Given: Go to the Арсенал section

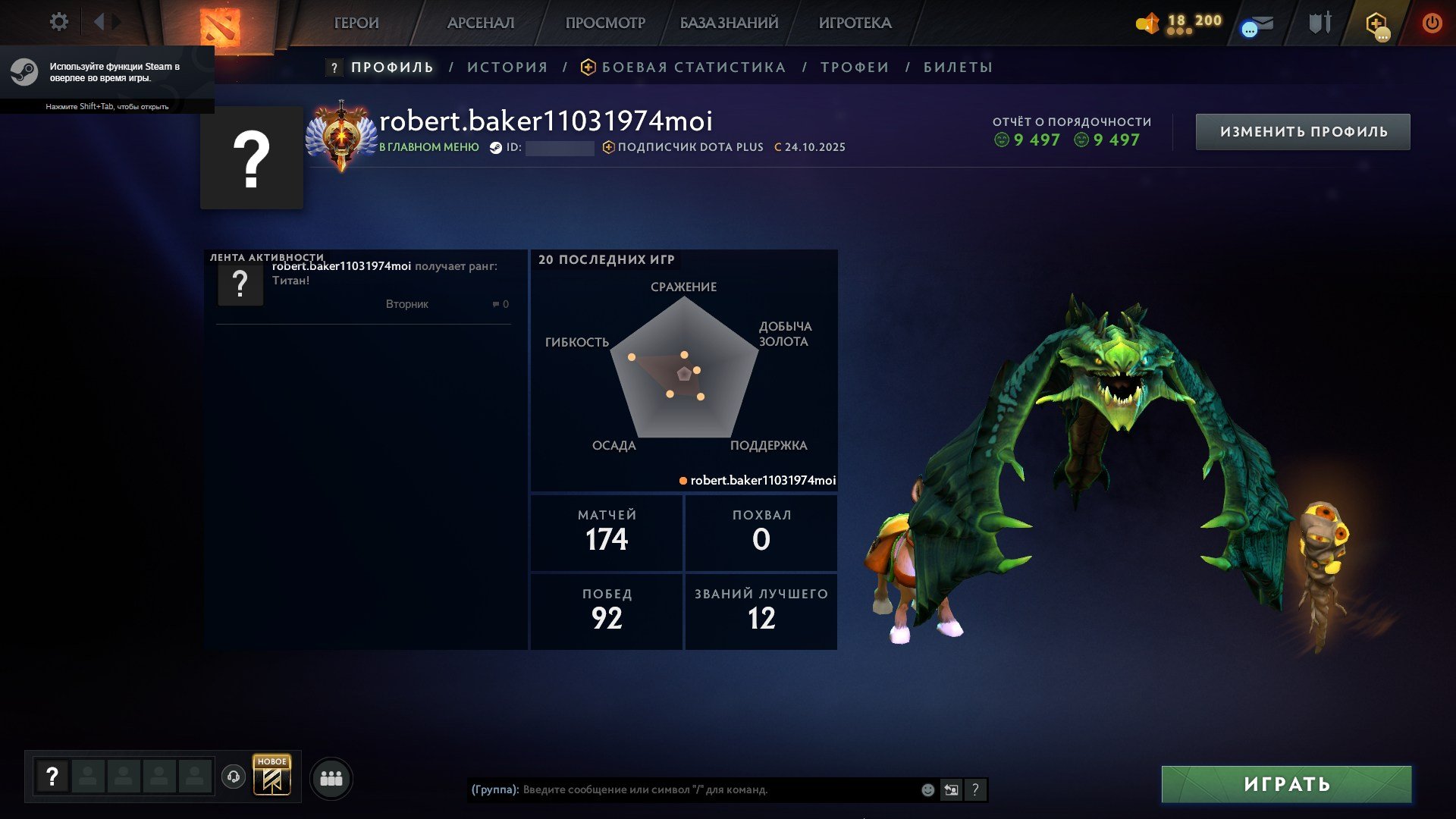Looking at the screenshot, I should point(481,23).
